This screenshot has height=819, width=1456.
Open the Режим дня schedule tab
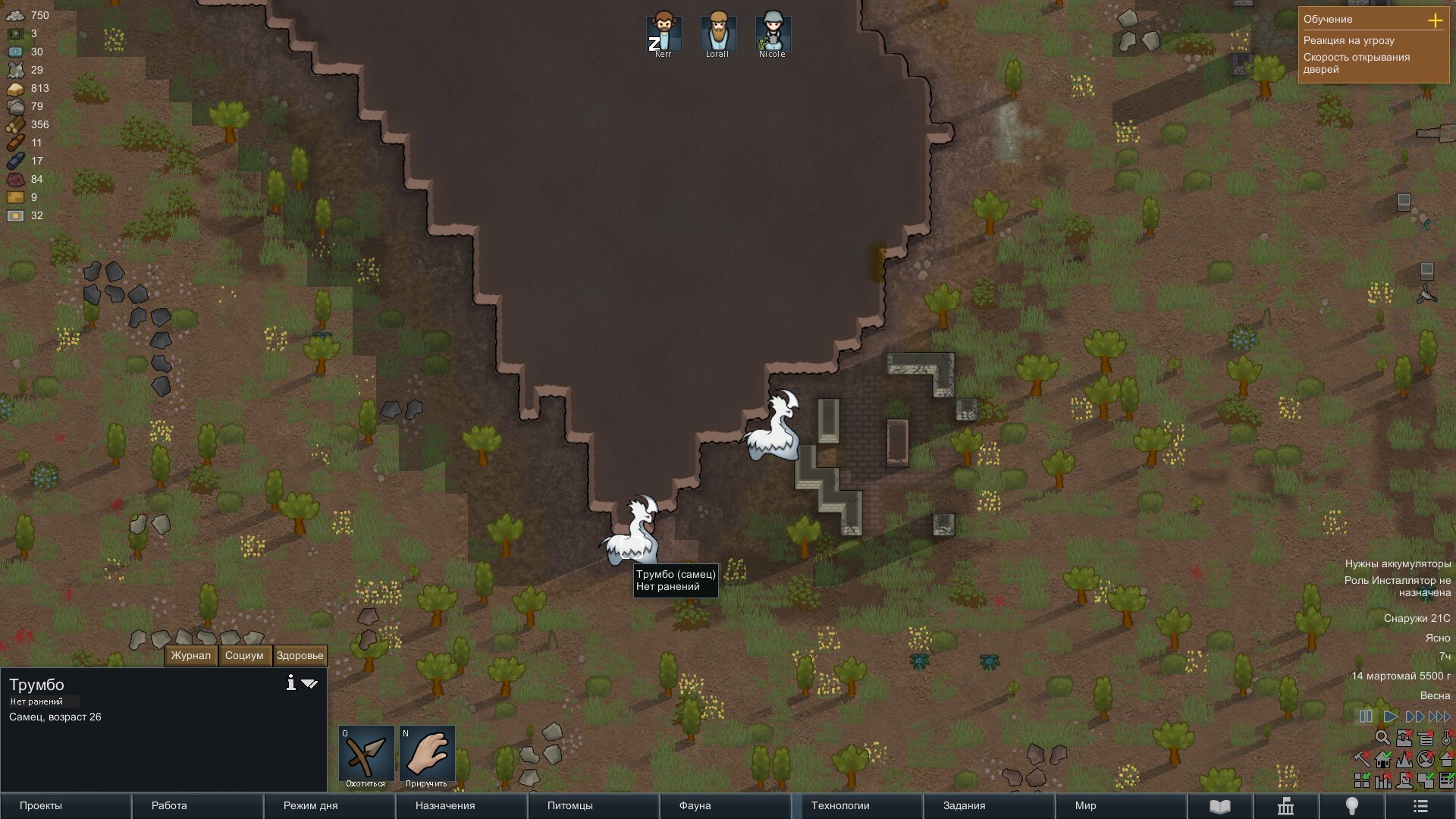tap(329, 805)
